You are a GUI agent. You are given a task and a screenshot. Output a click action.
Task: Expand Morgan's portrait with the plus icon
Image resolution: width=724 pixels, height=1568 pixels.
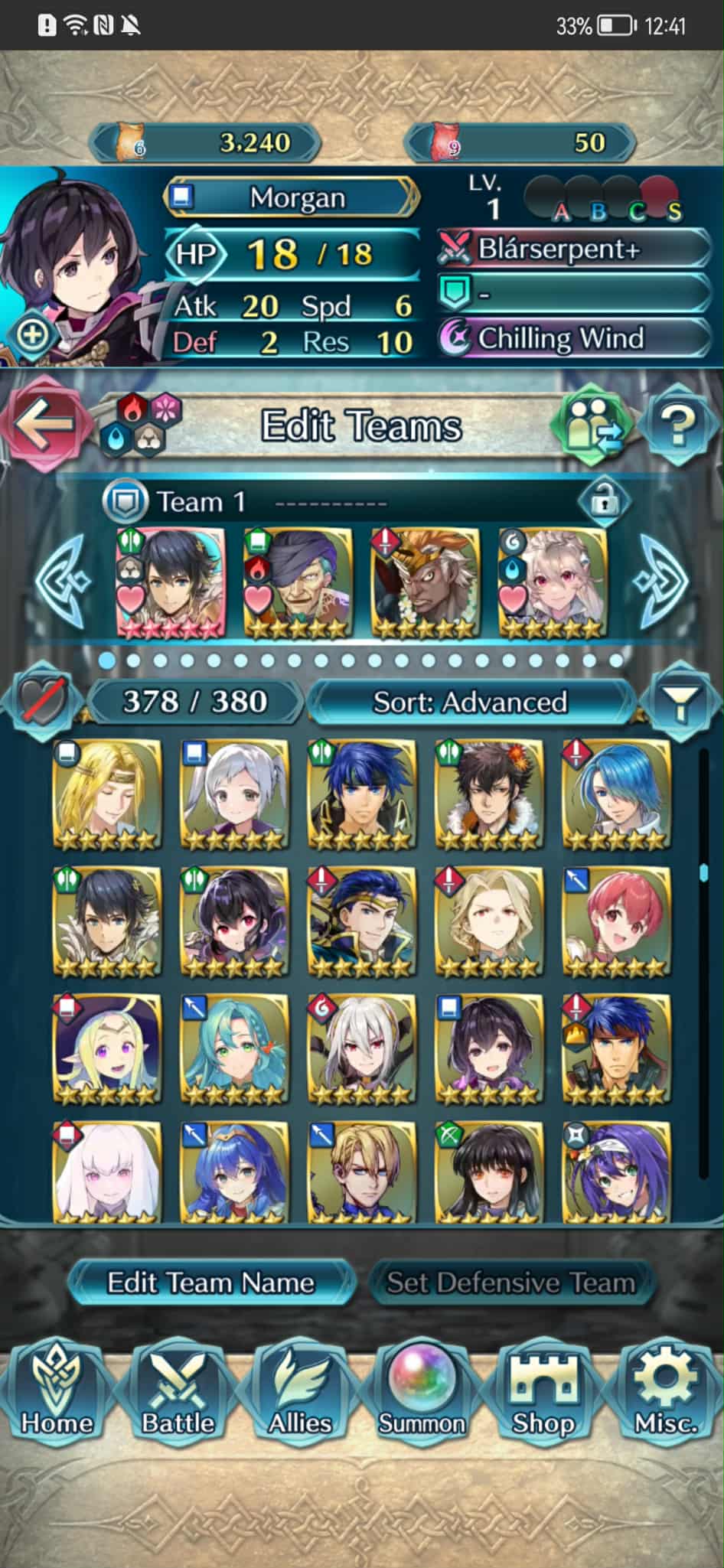click(32, 334)
